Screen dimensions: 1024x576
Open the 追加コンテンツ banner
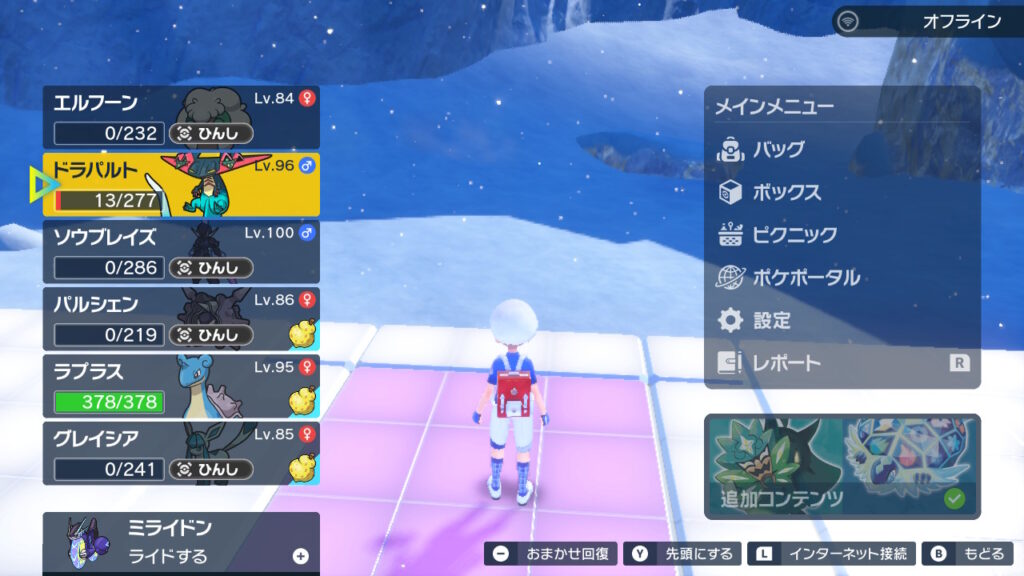click(x=842, y=466)
